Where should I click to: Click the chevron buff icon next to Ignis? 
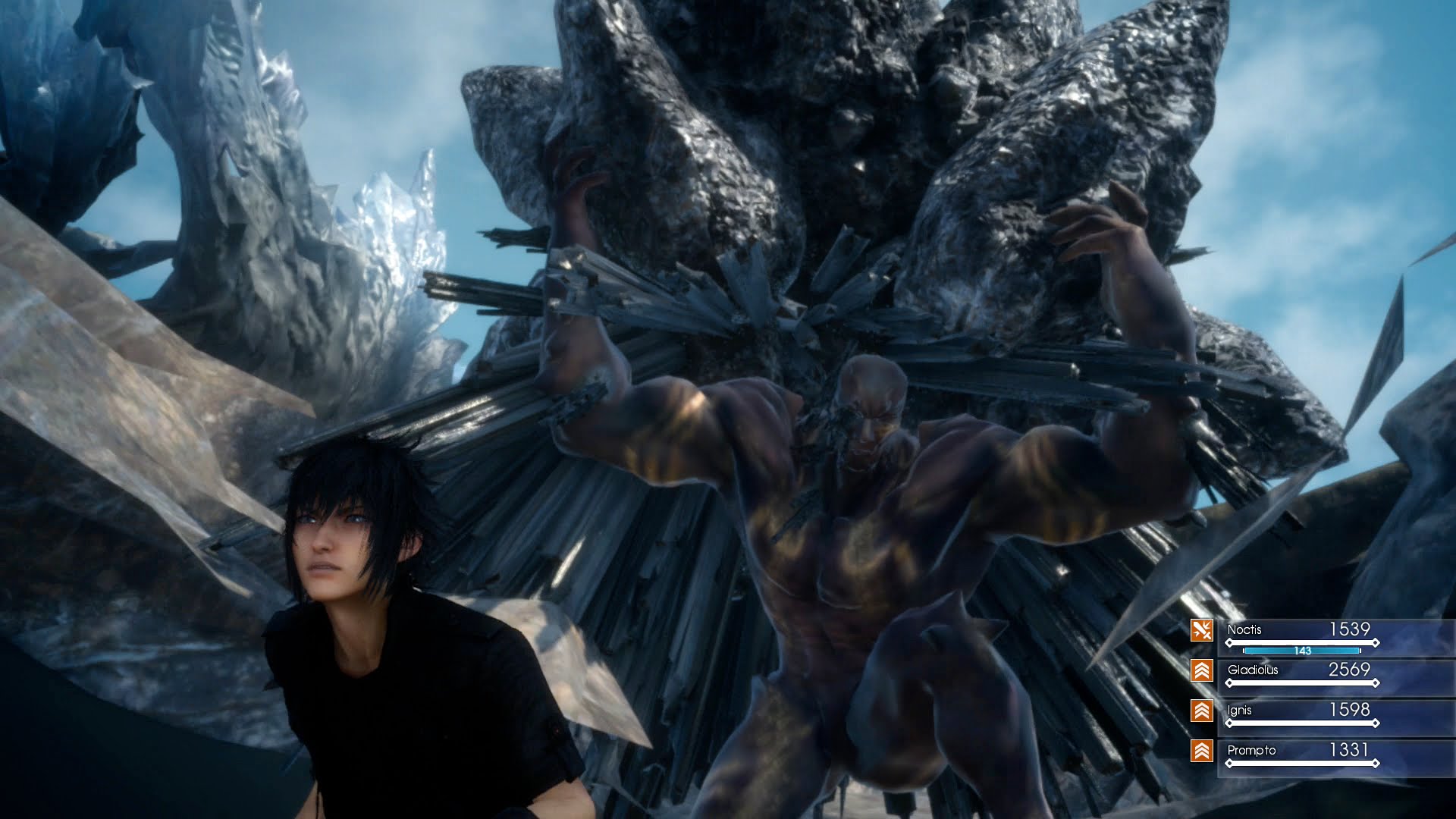pos(1201,711)
